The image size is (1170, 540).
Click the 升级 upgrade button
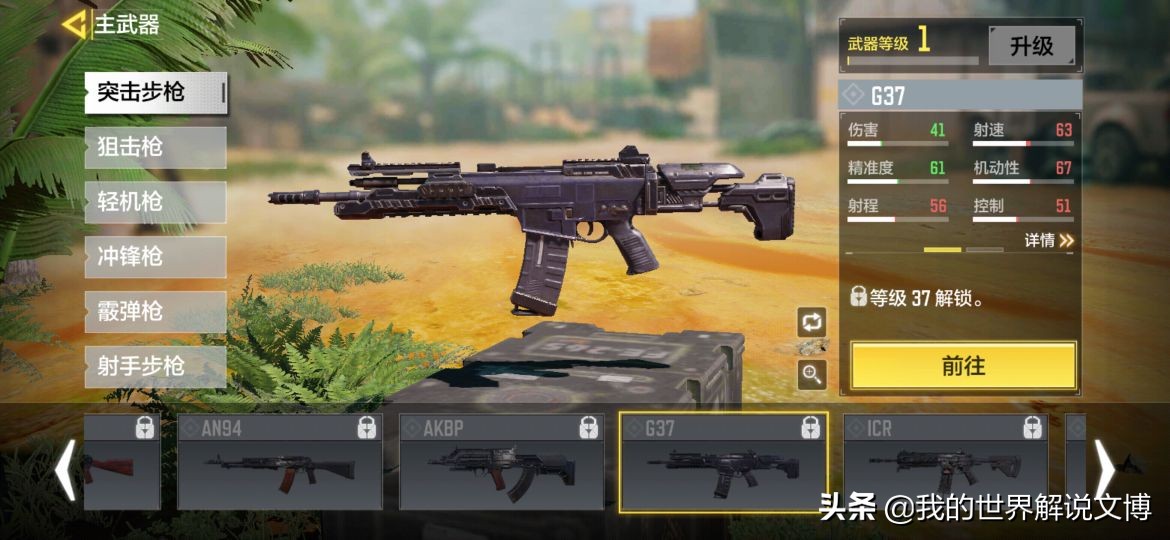coord(1031,46)
